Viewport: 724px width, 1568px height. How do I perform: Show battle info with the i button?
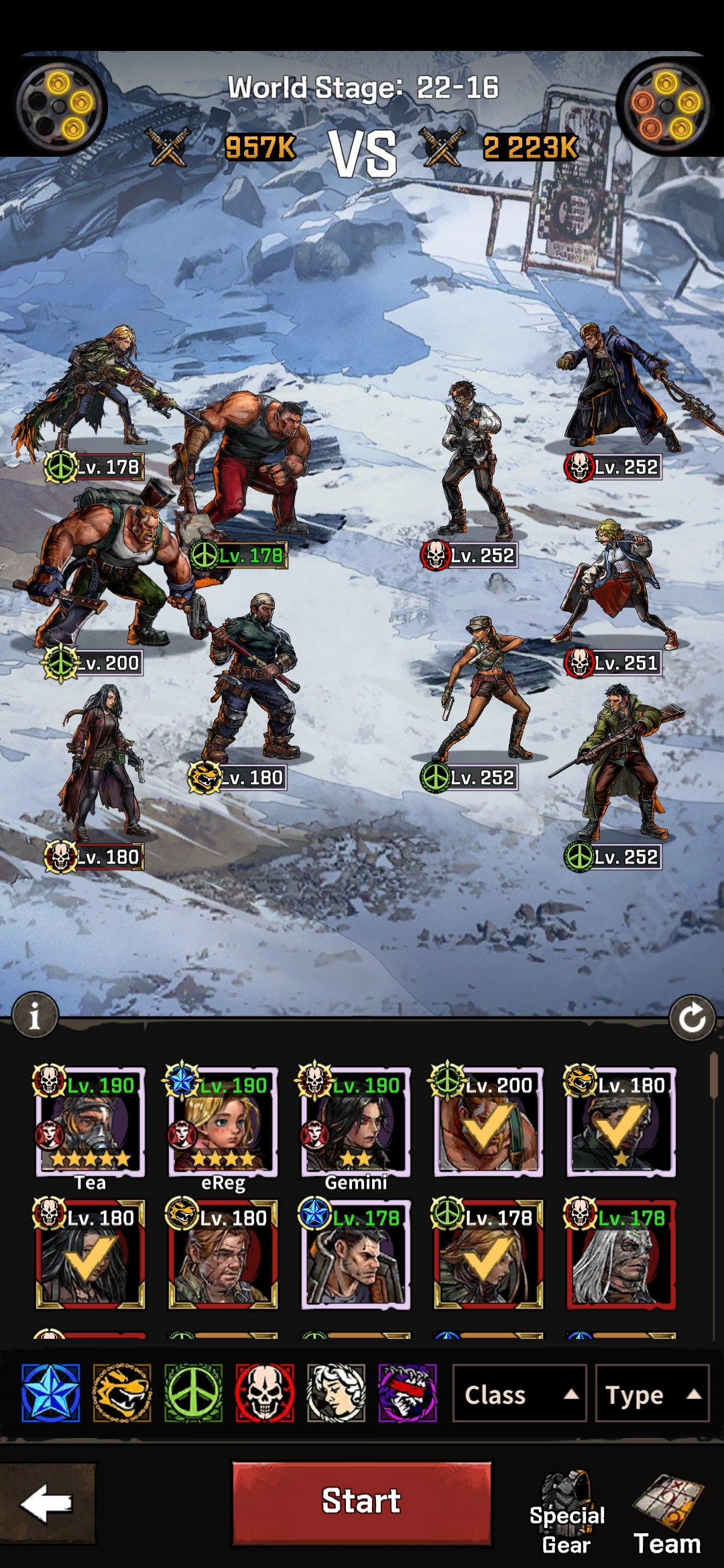(x=35, y=1015)
